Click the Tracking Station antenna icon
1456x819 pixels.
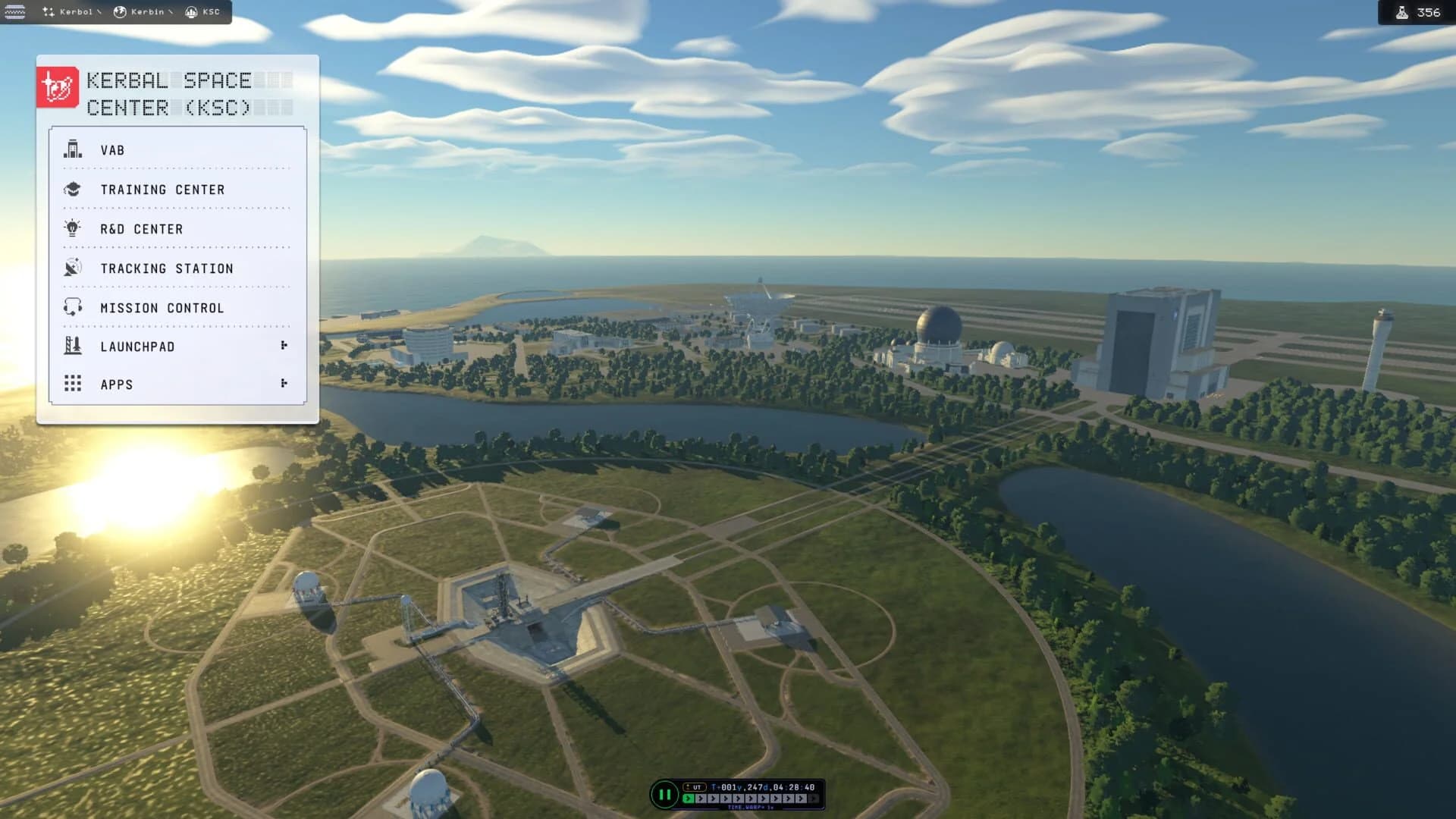pyautogui.click(x=72, y=268)
